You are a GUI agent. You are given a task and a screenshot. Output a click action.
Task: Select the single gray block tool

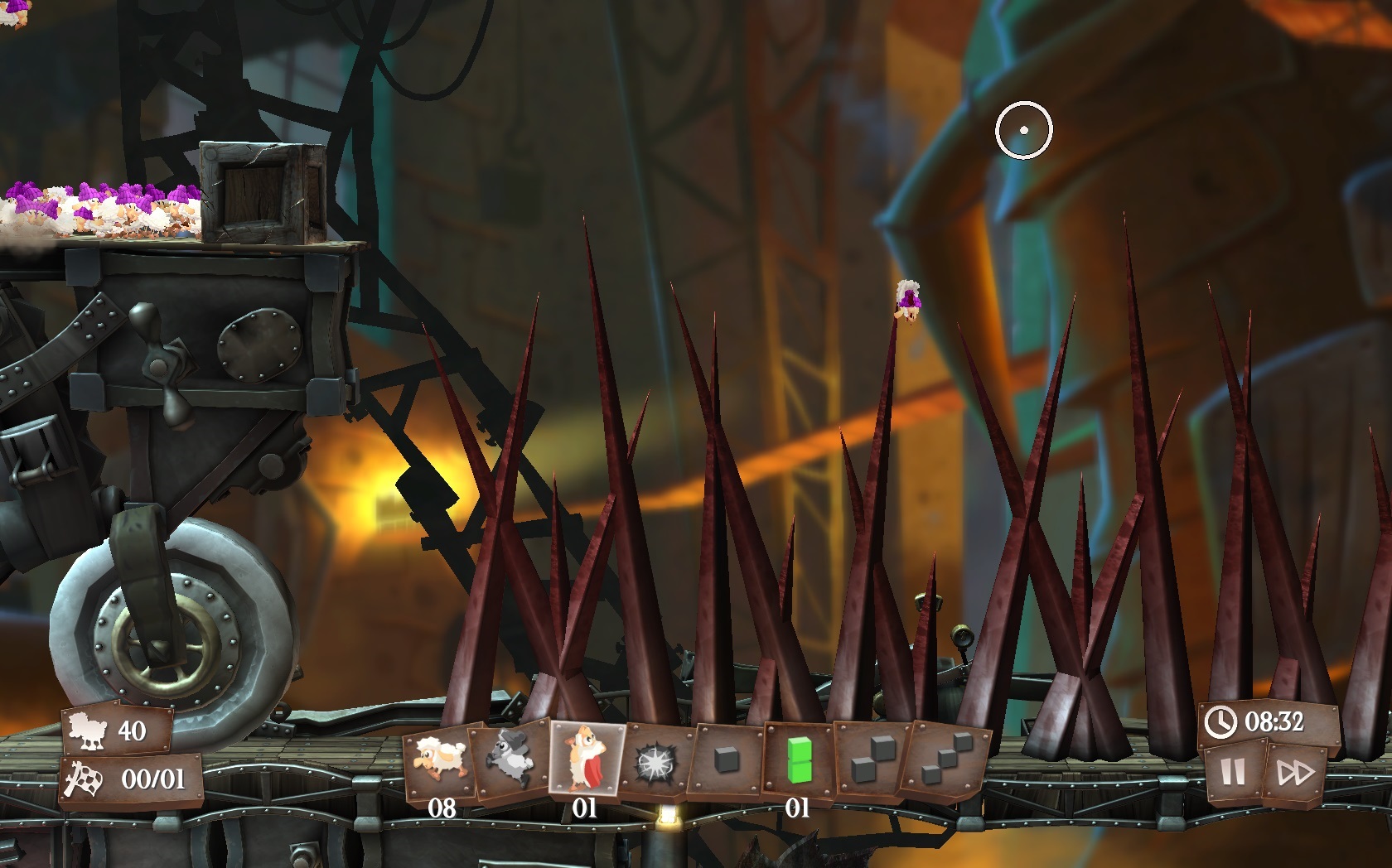click(x=726, y=759)
